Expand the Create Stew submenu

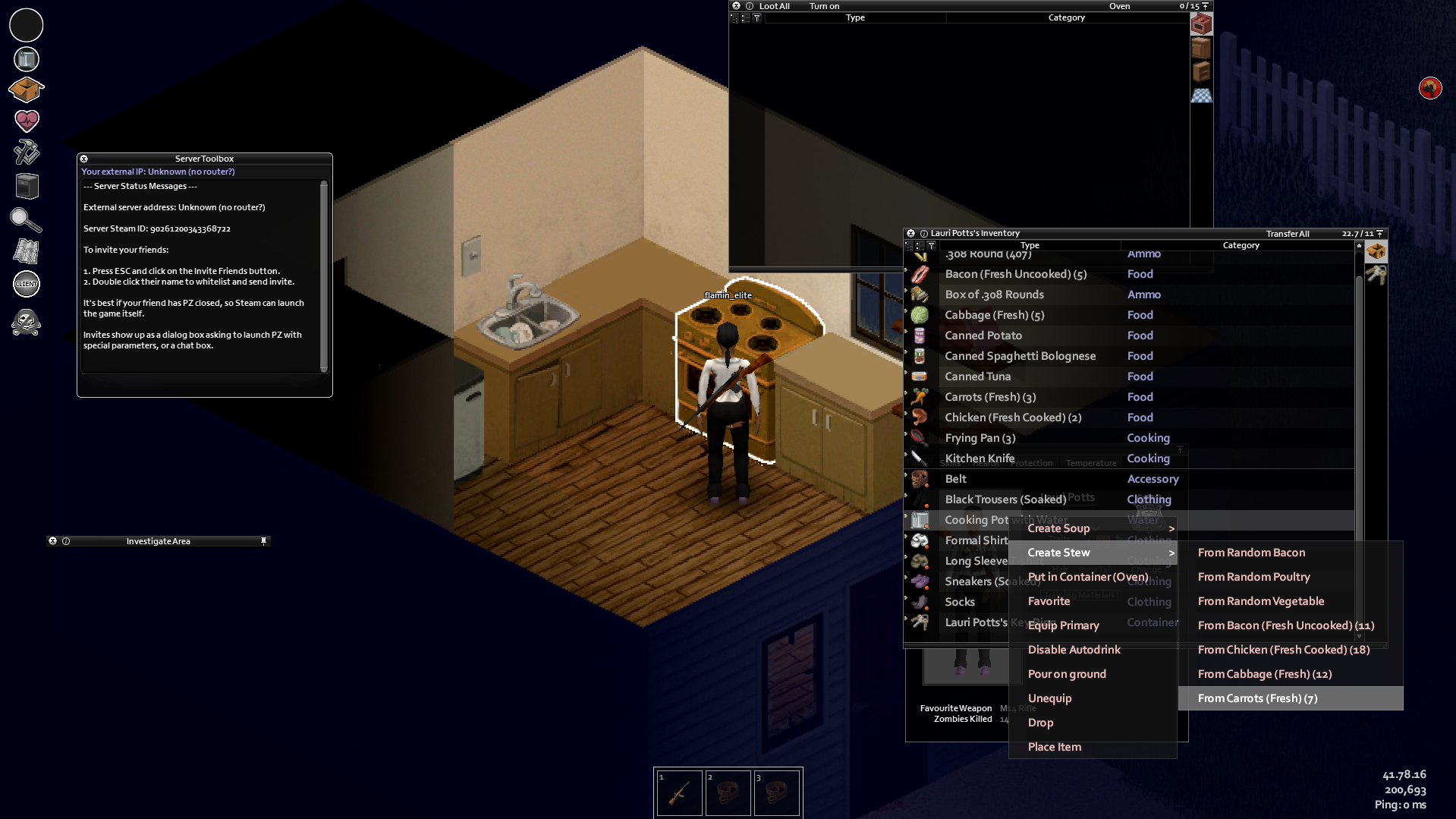pyautogui.click(x=1058, y=552)
